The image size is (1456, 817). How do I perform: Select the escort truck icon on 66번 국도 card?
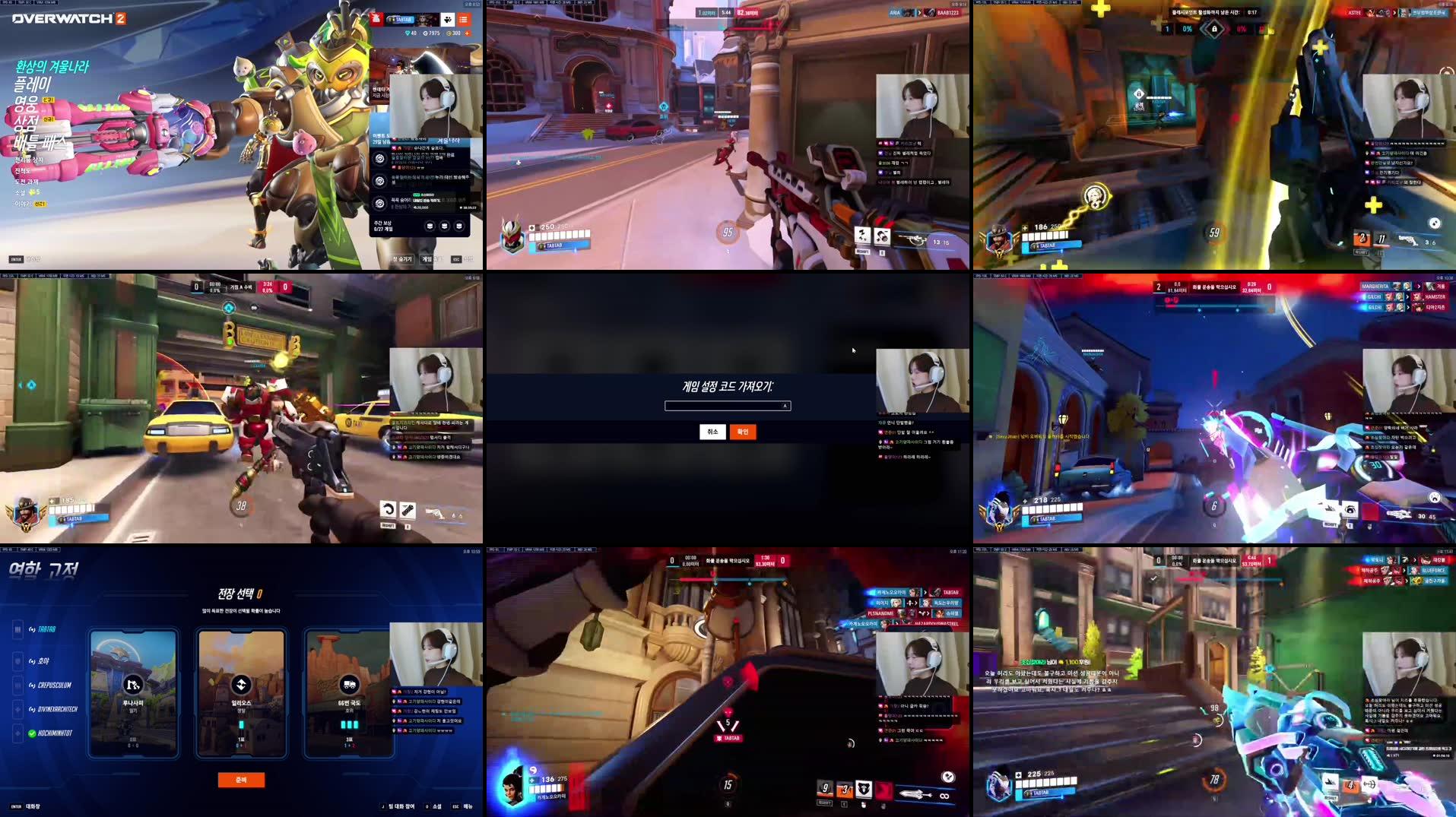point(349,686)
